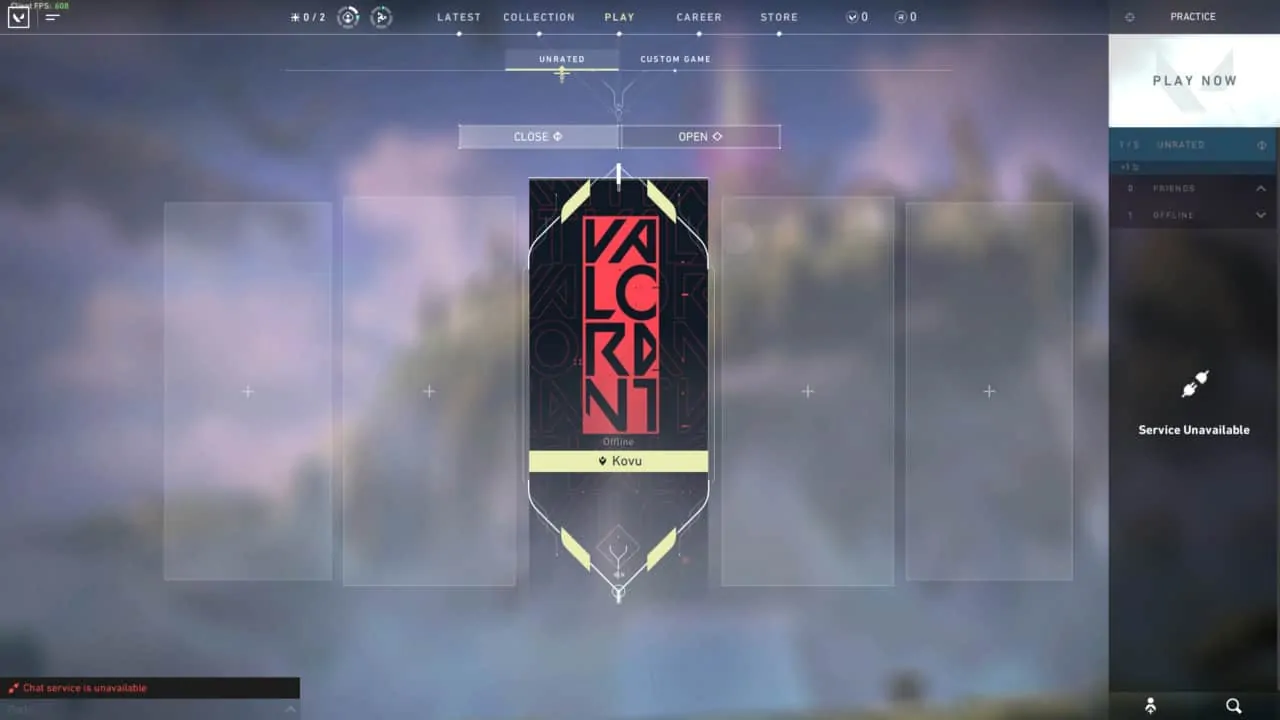Select the second circular agent icon

pyautogui.click(x=381, y=16)
